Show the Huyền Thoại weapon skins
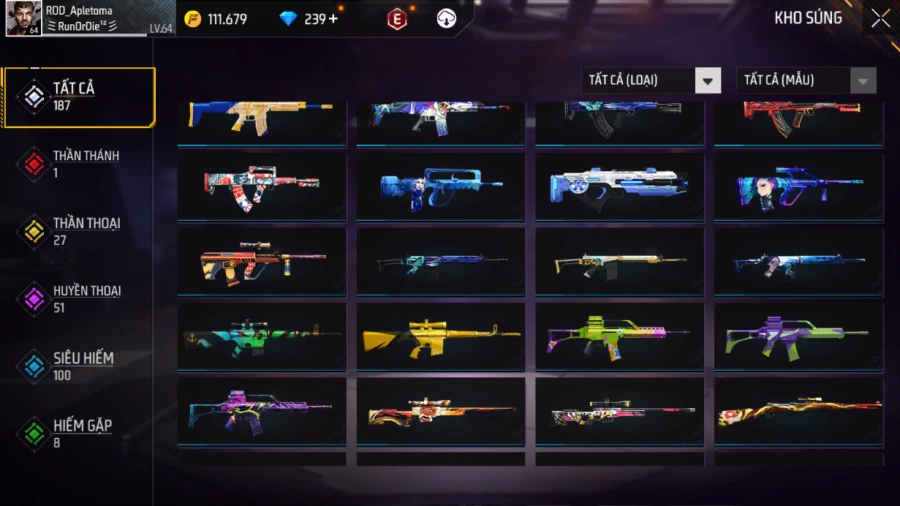Viewport: 900px width, 506px height. (79, 298)
